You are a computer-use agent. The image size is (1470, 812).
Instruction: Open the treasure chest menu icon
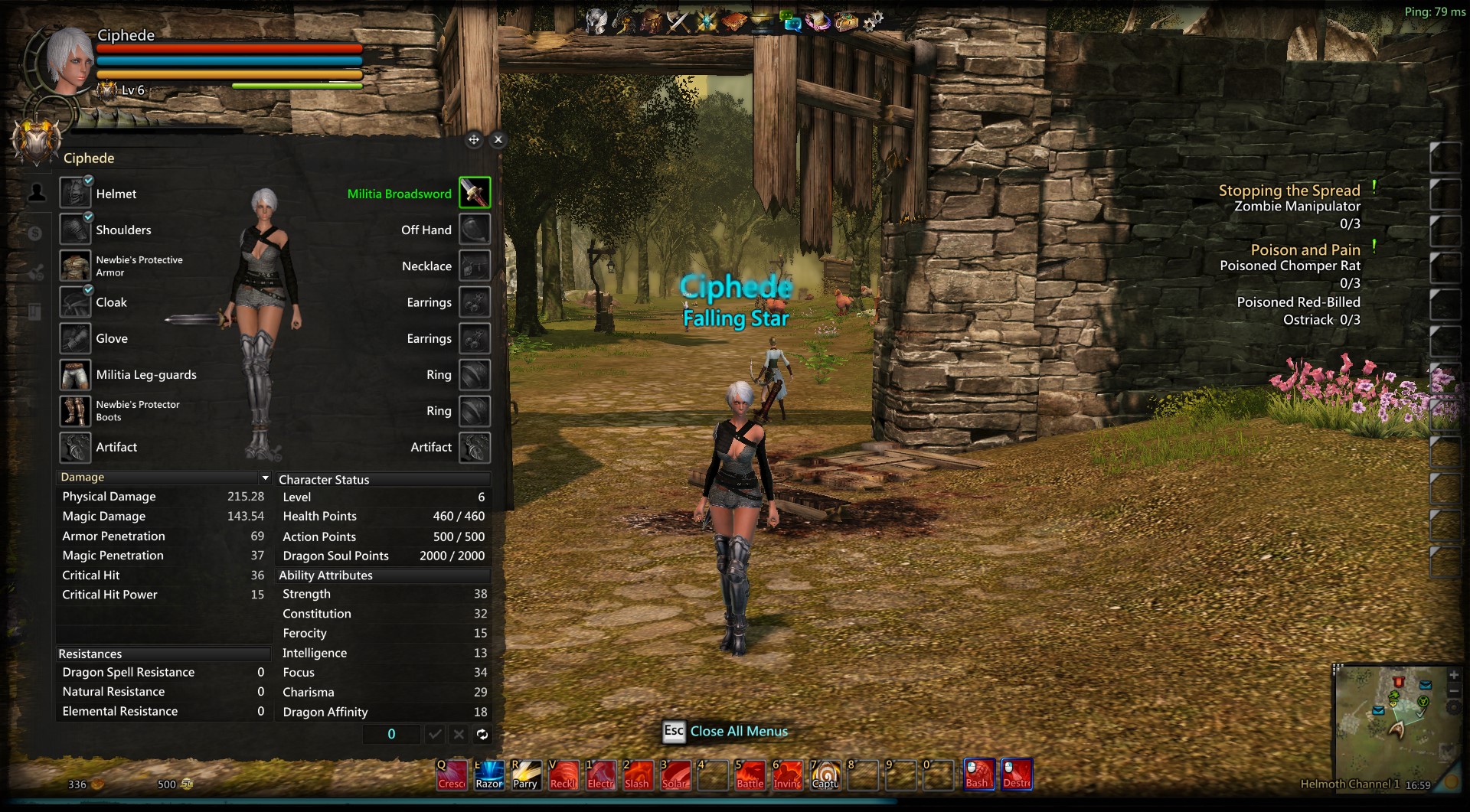pyautogui.click(x=846, y=21)
